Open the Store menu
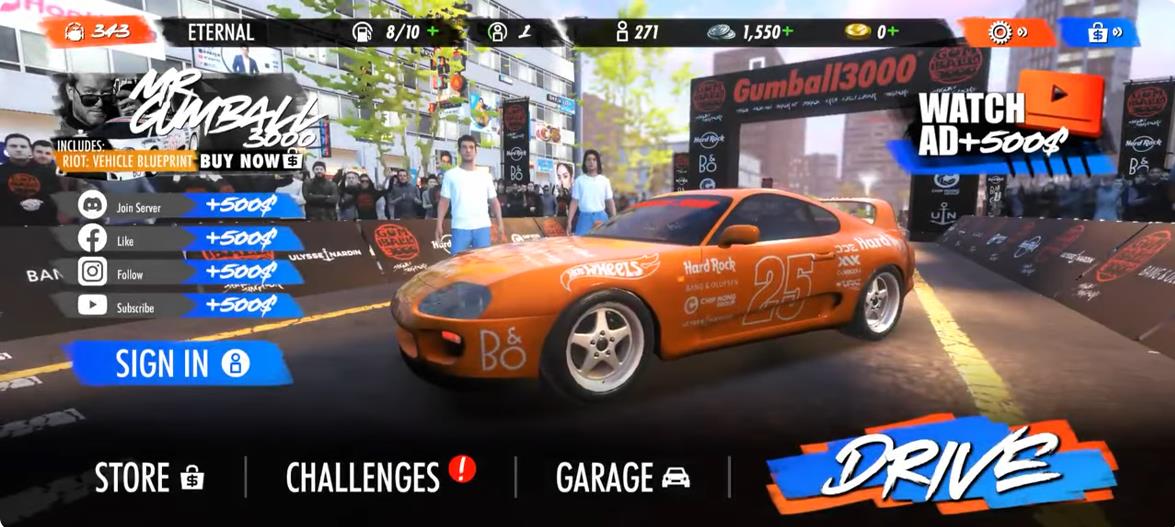The width and height of the screenshot is (1175, 527). tap(149, 477)
